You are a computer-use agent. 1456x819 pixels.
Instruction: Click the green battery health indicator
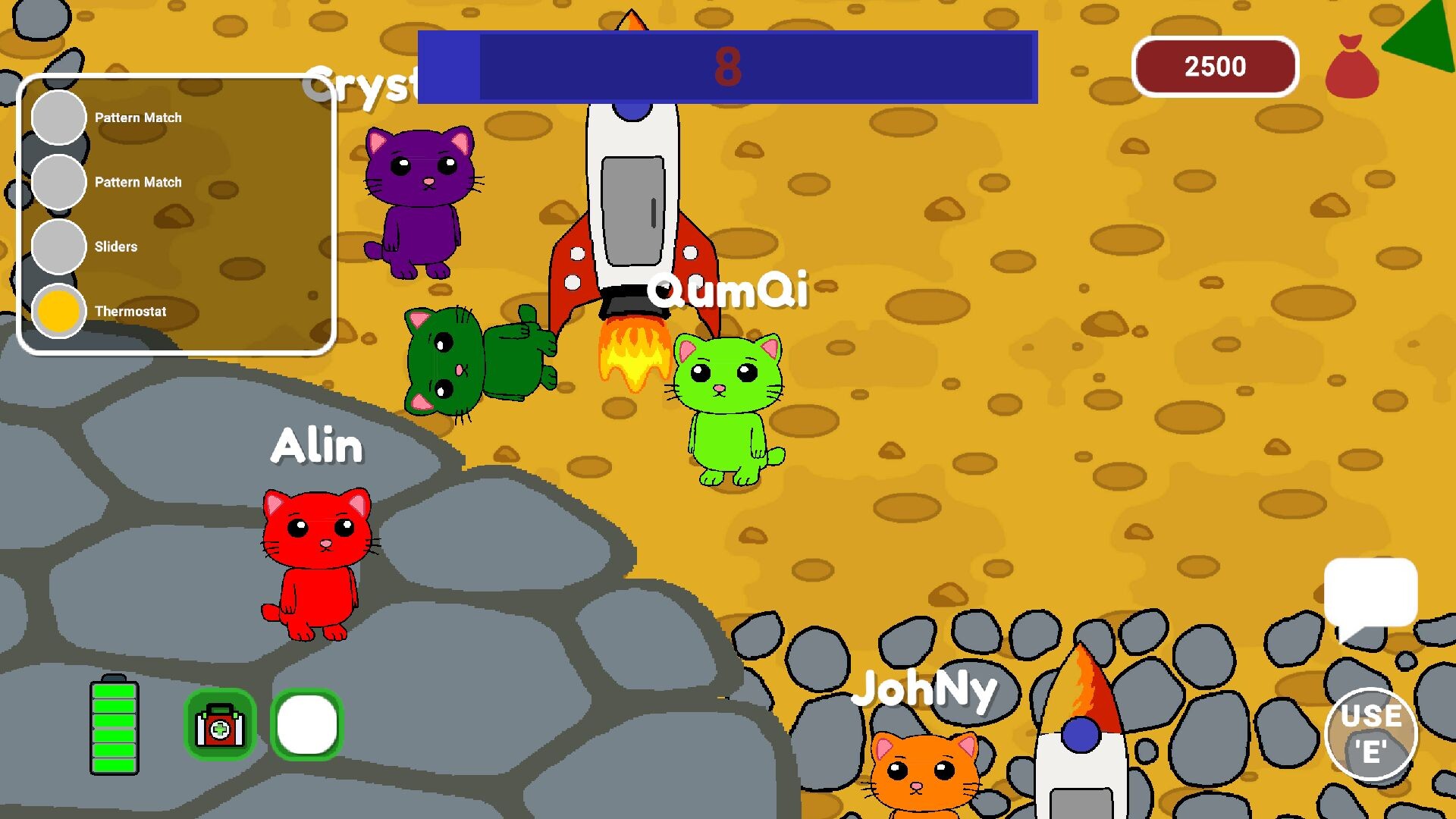click(115, 728)
